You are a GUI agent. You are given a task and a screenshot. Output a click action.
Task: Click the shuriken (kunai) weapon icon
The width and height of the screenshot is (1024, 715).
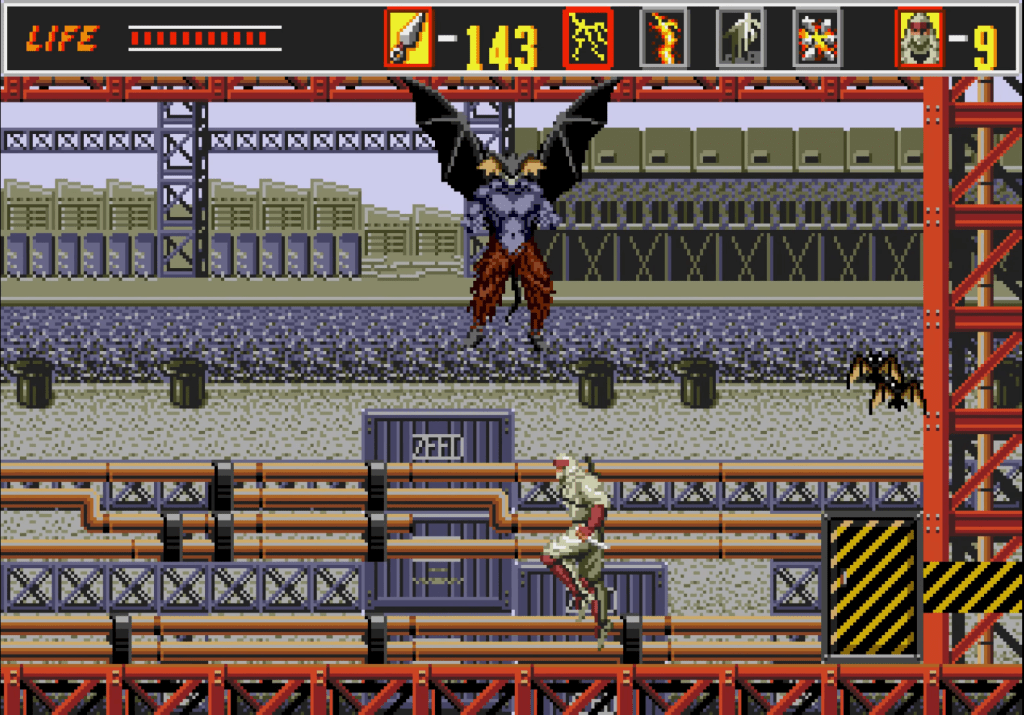(408, 38)
